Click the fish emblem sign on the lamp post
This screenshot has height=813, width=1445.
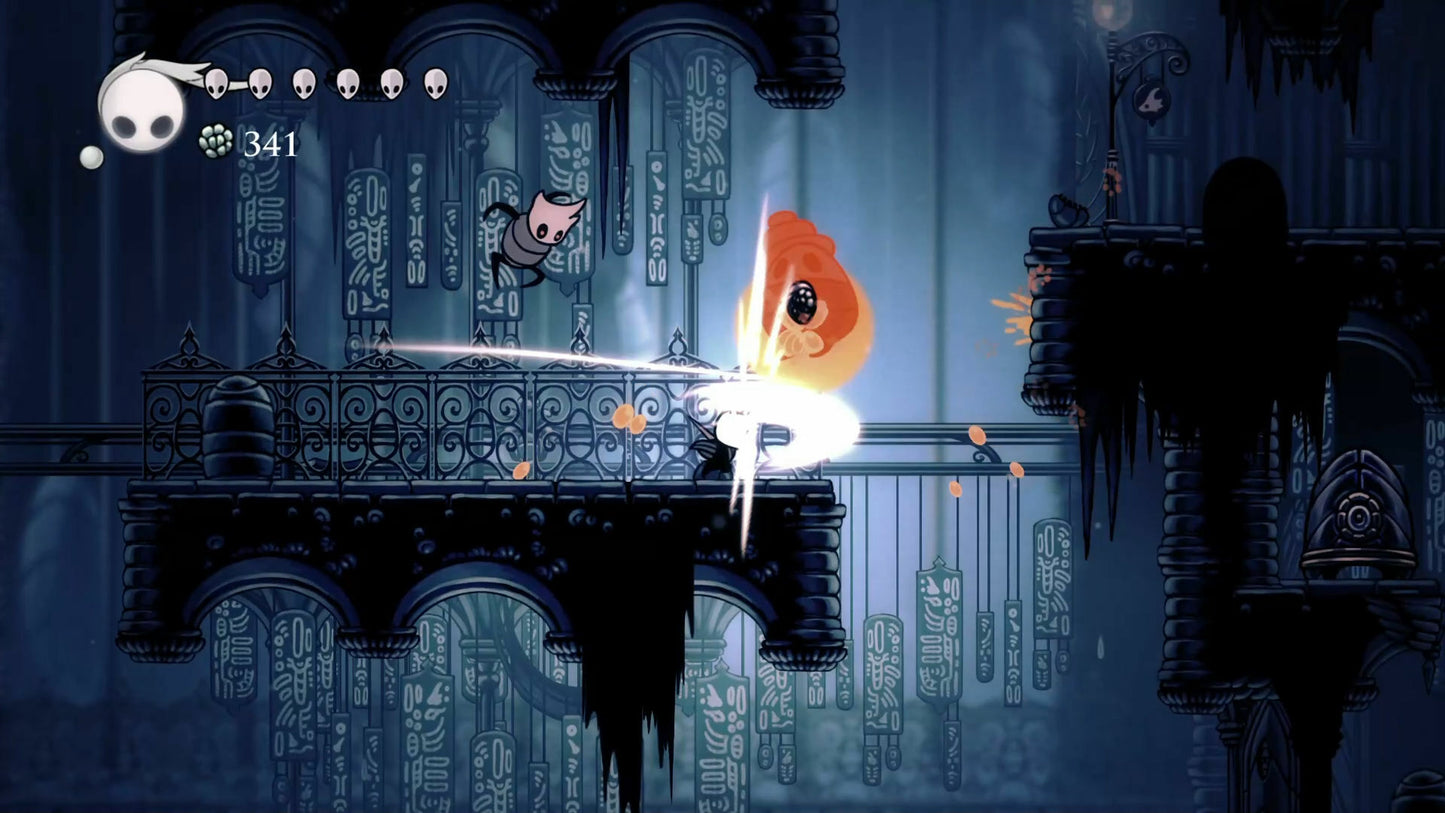tap(1151, 101)
